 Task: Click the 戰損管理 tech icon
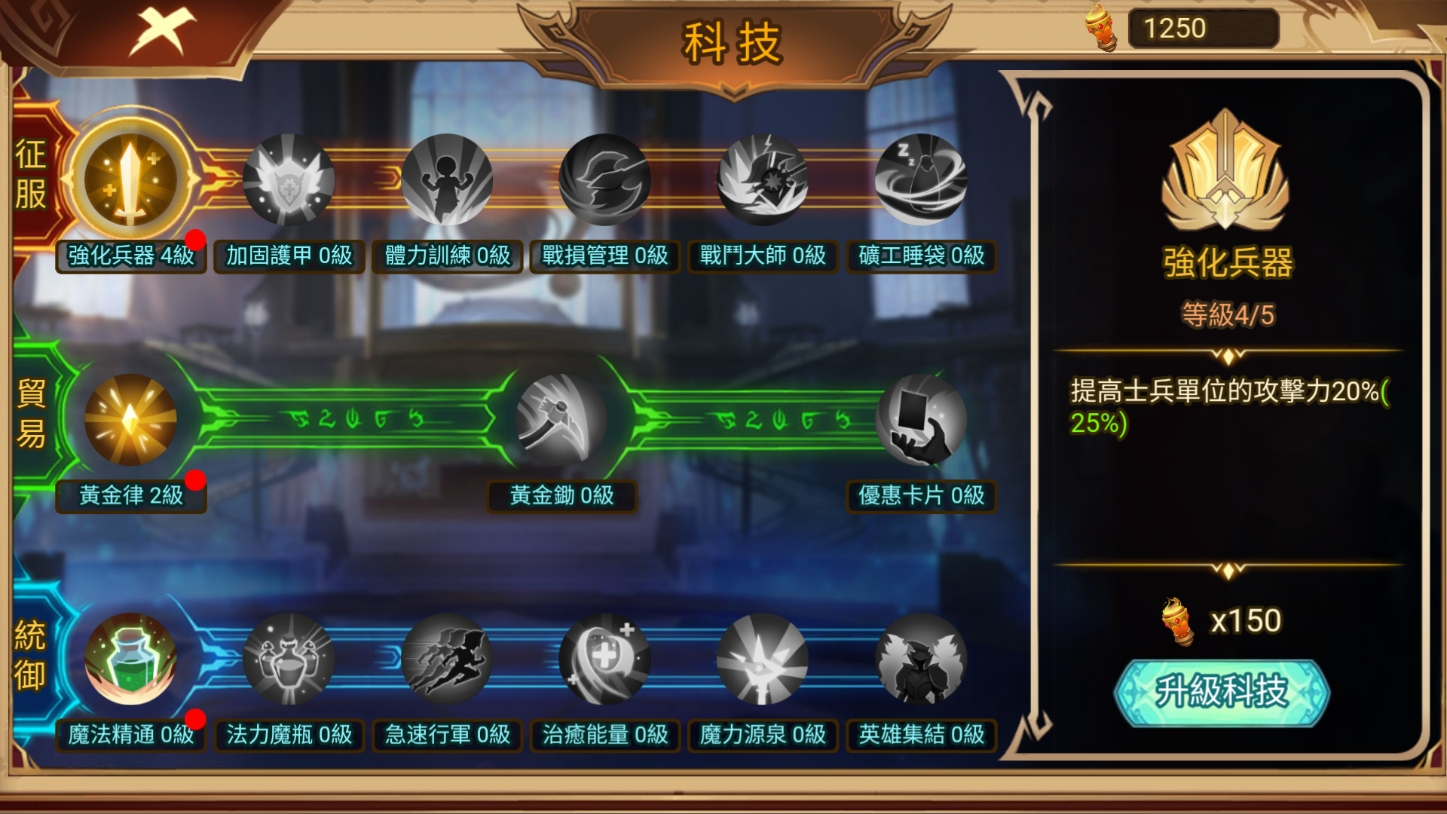pos(604,178)
